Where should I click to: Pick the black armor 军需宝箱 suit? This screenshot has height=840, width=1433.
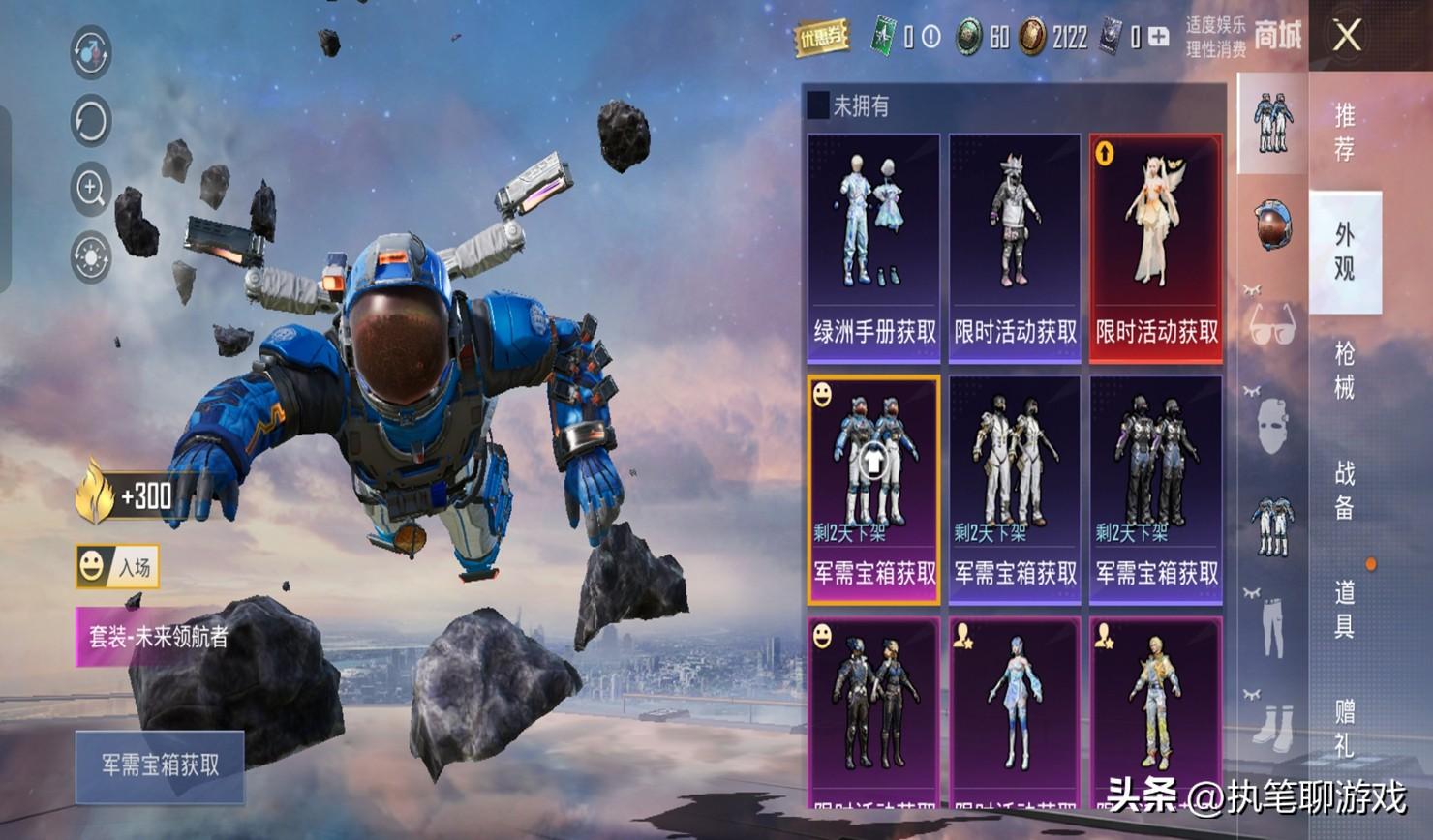pyautogui.click(x=1156, y=490)
